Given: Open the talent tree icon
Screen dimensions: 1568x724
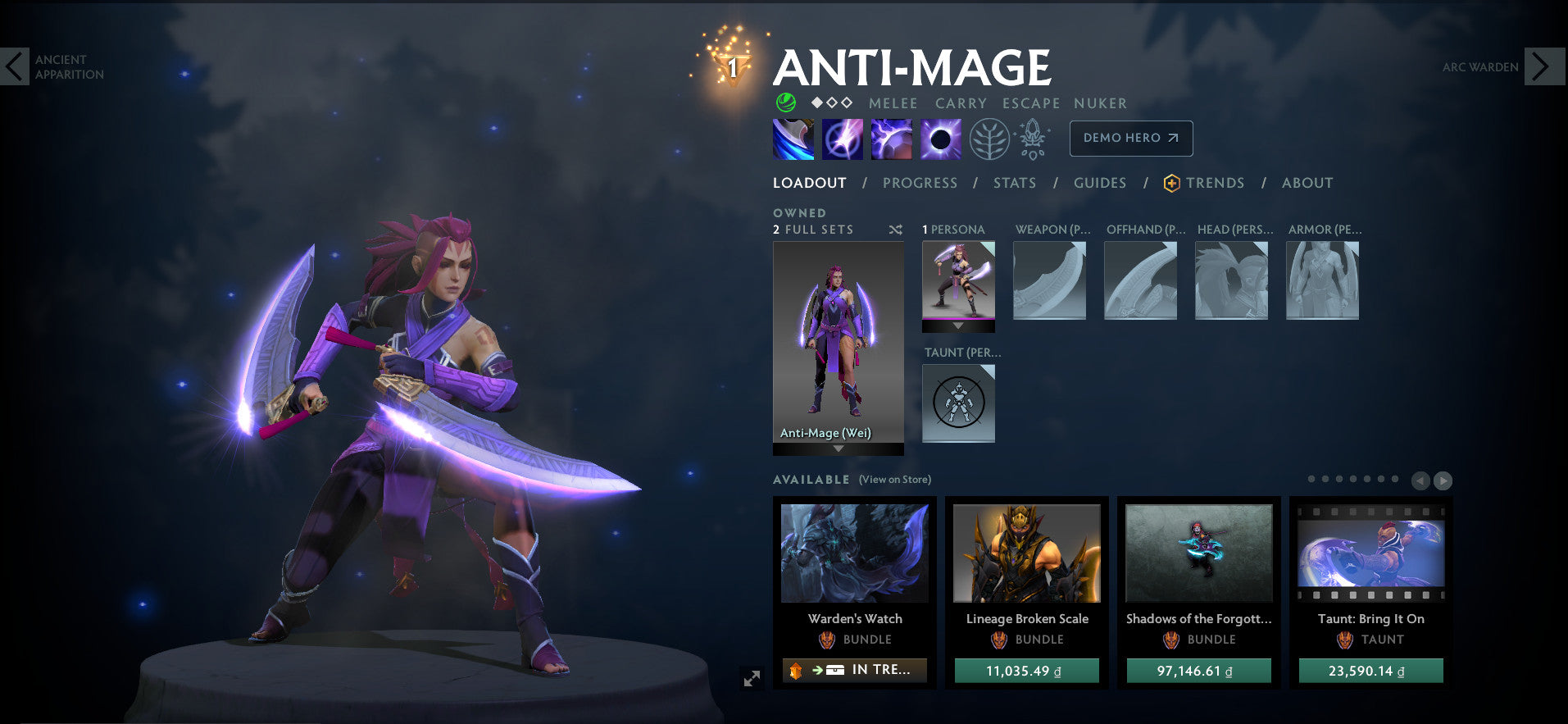Looking at the screenshot, I should 989,139.
